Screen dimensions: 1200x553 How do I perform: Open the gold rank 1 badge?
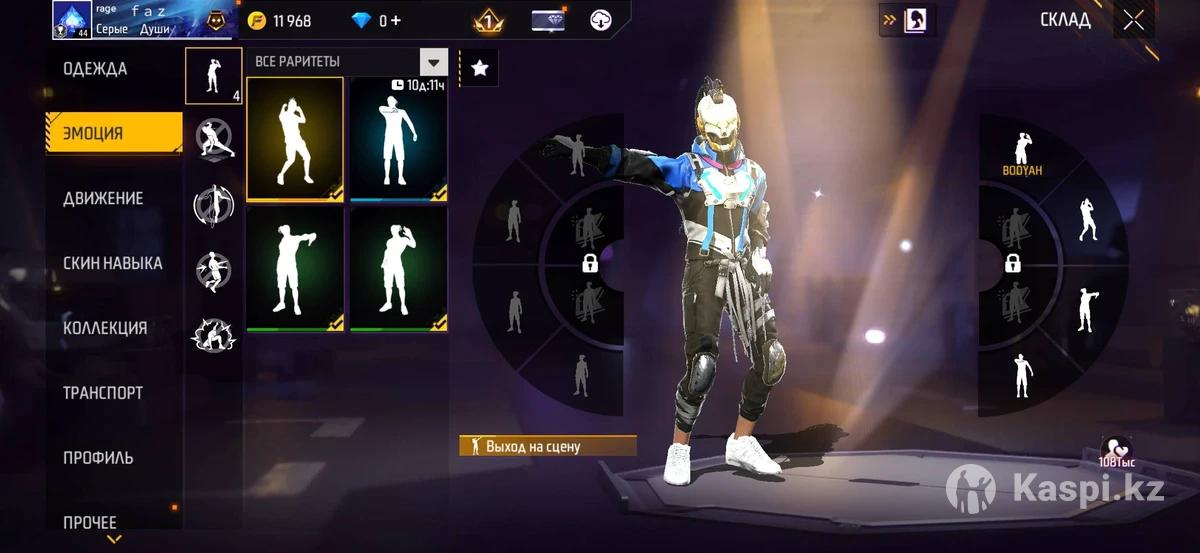coord(487,20)
